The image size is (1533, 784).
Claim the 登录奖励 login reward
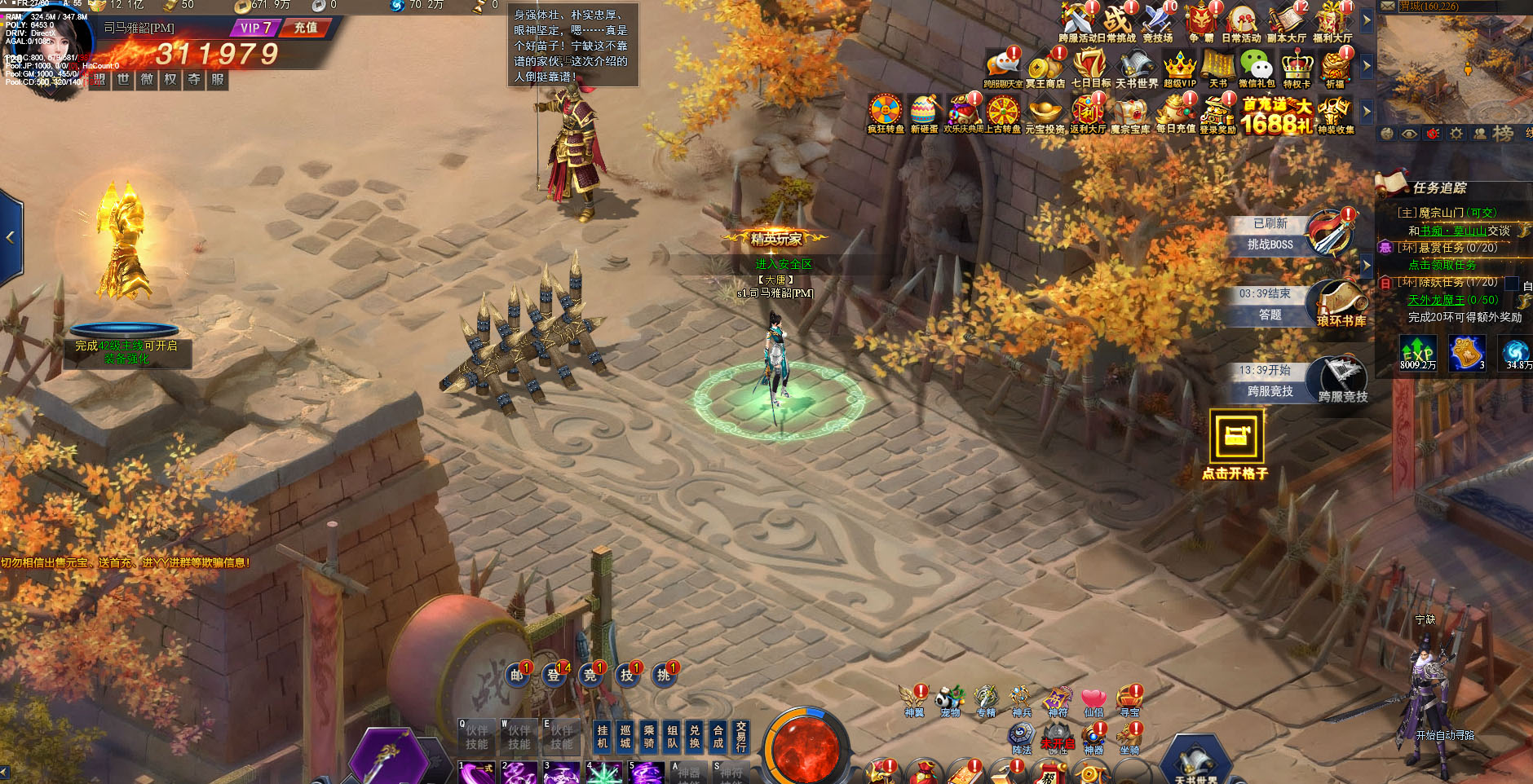[1217, 113]
